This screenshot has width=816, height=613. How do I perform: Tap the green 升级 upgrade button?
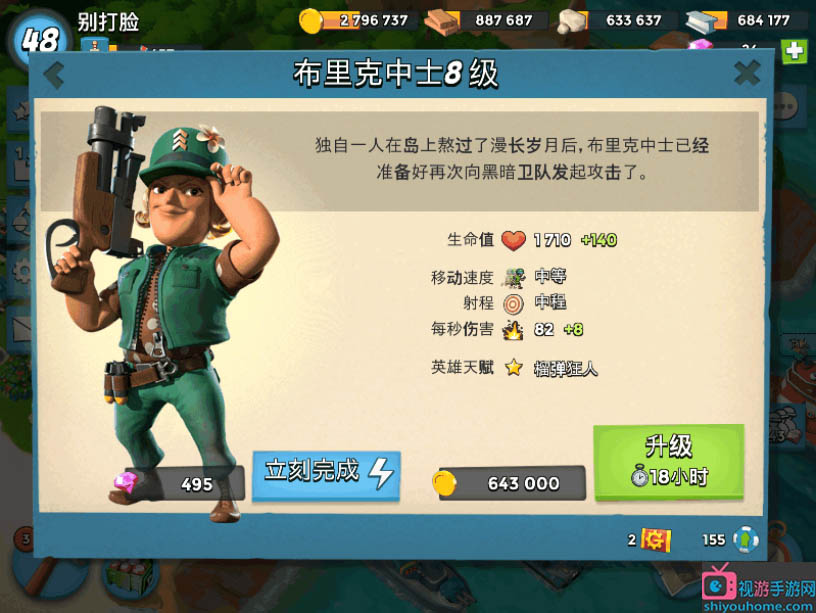click(668, 462)
